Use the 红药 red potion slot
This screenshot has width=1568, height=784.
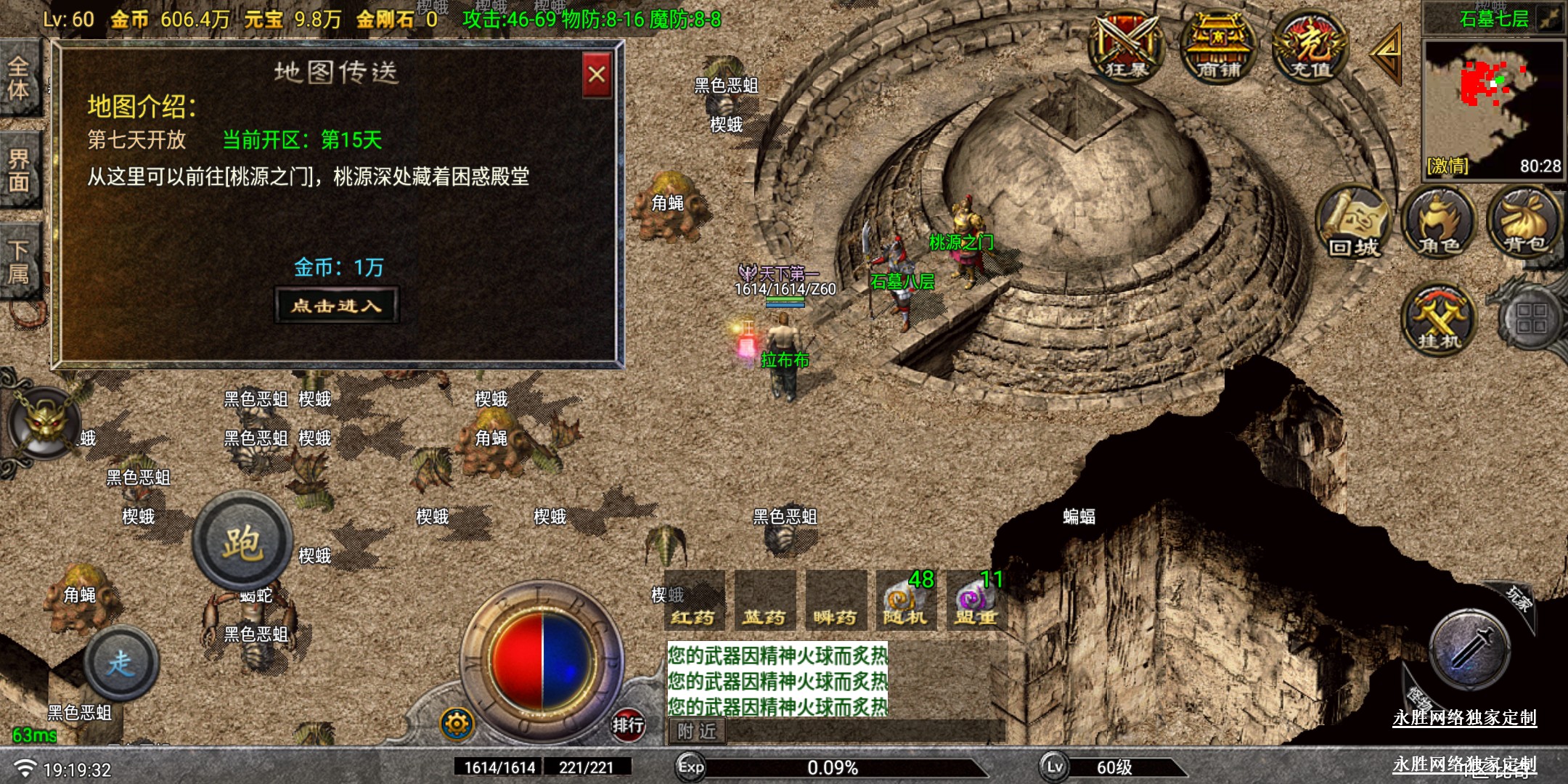693,601
